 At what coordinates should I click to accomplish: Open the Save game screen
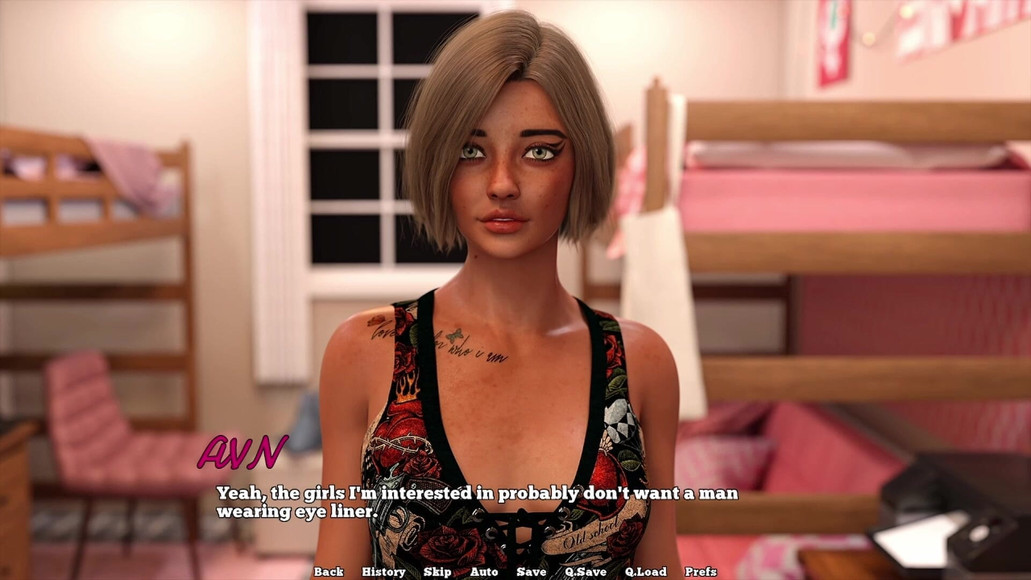point(531,572)
